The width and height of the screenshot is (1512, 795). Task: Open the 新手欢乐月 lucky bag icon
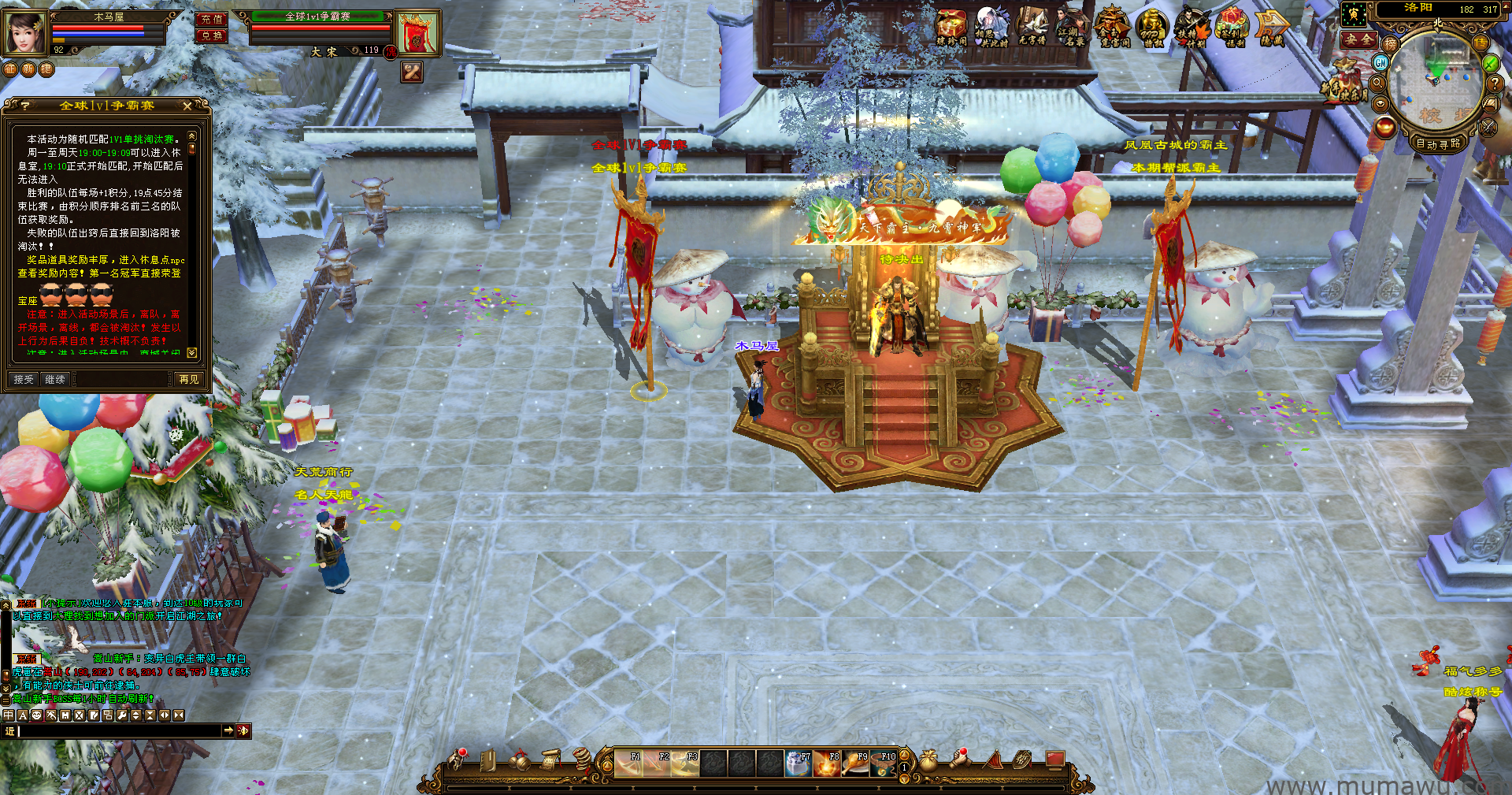1345,83
